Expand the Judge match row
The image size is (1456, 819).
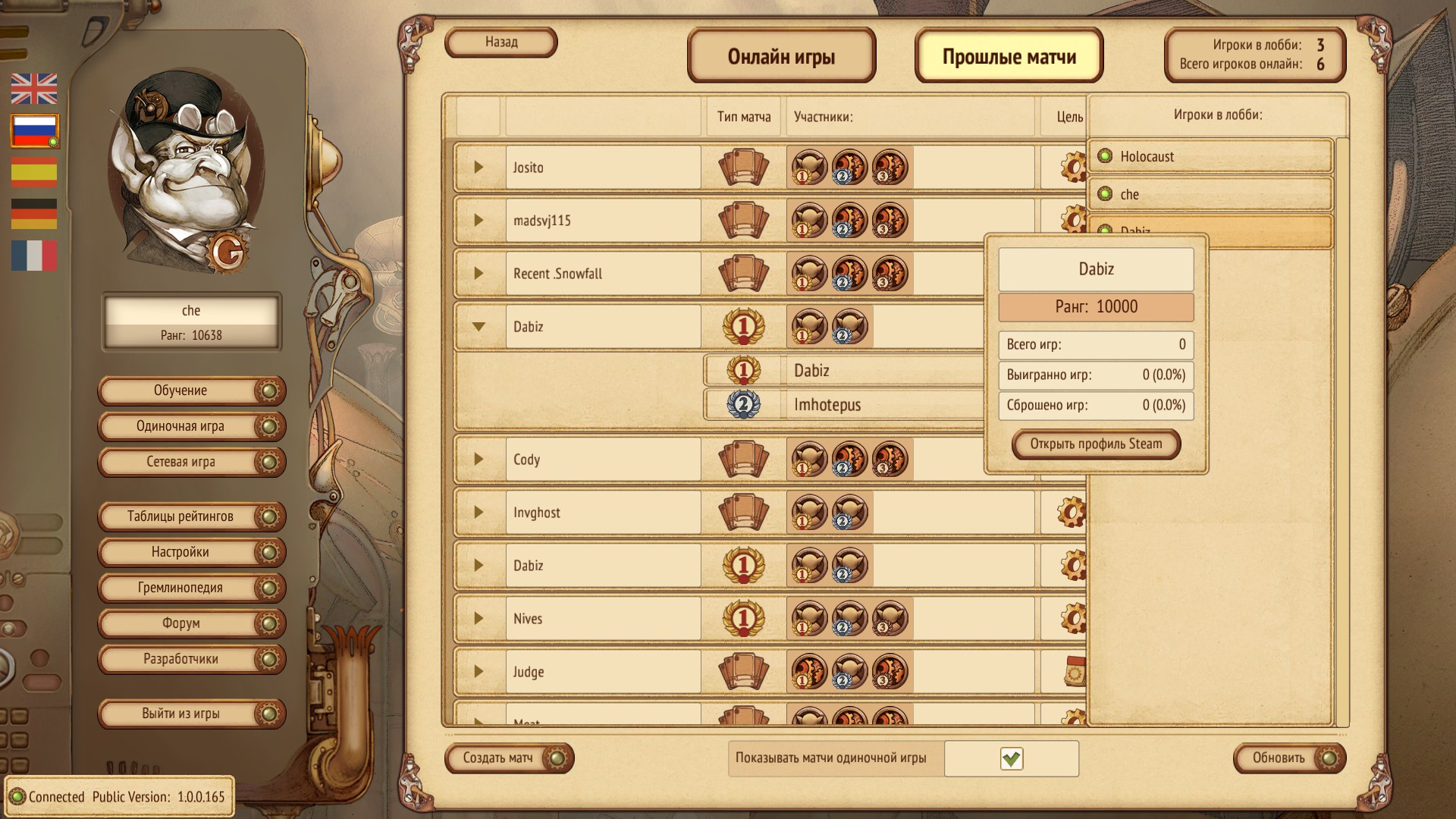click(x=479, y=671)
